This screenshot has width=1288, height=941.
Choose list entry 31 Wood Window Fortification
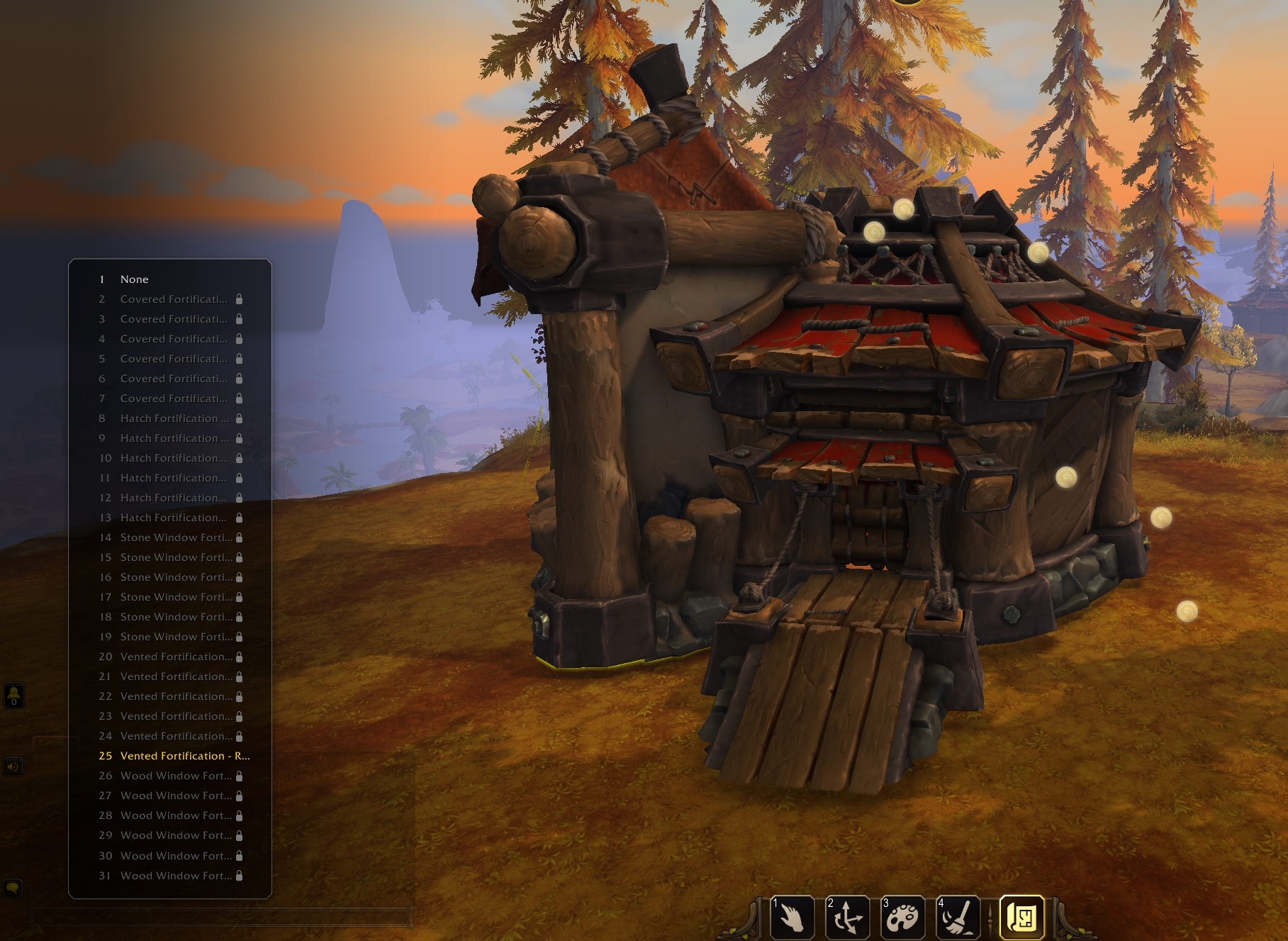176,876
